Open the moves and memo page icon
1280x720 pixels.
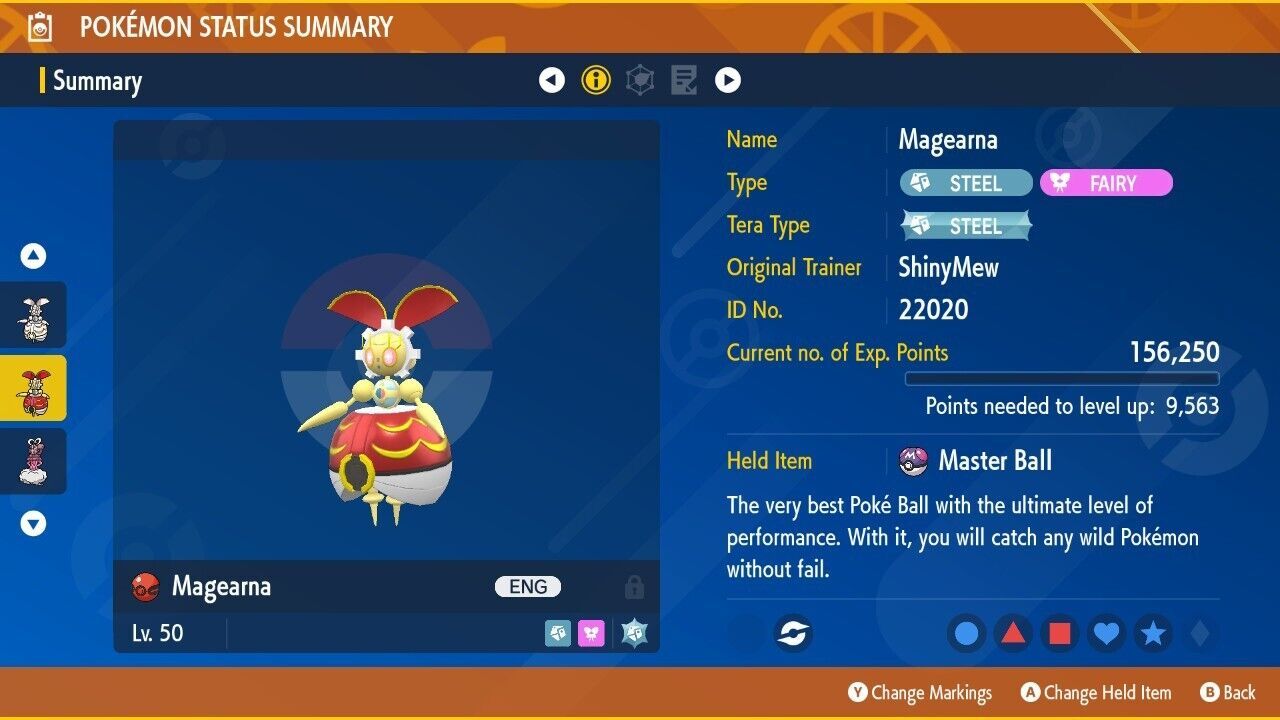(684, 80)
